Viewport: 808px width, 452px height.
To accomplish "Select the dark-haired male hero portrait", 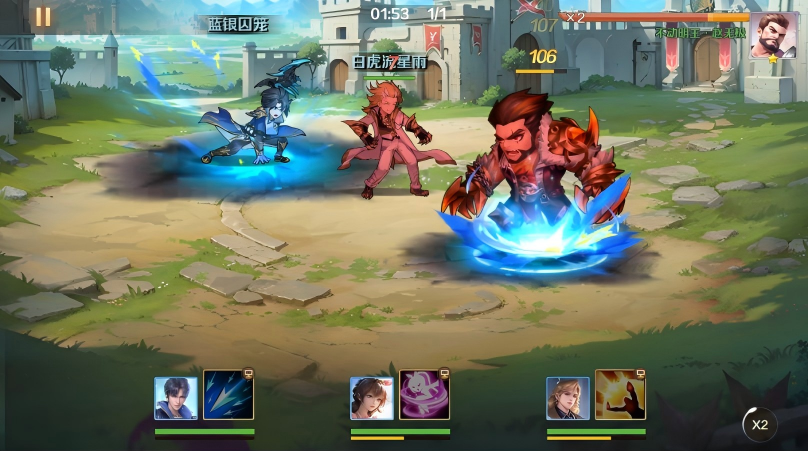I will click(x=176, y=398).
